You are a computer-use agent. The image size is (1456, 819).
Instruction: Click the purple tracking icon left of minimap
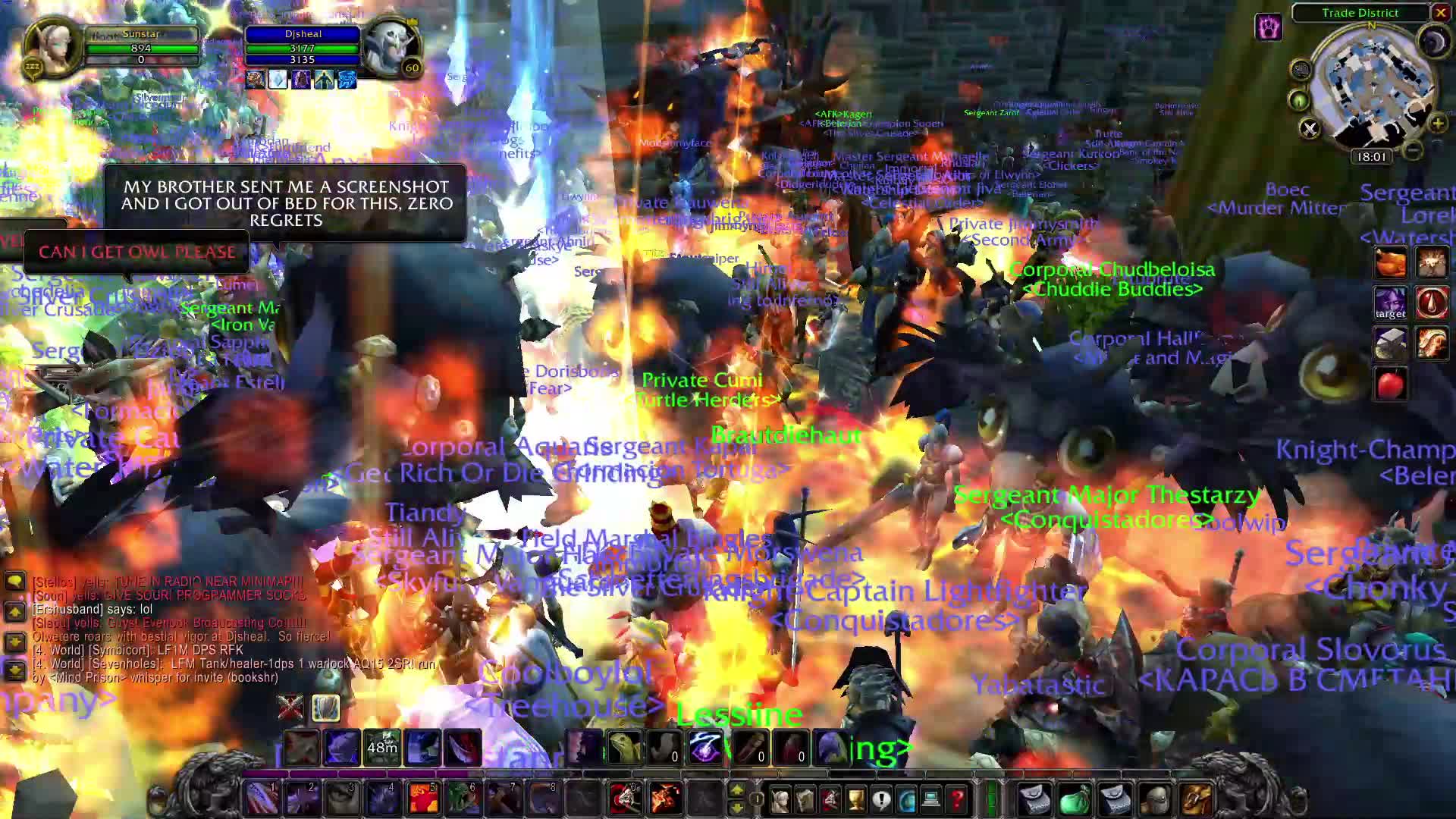tap(1269, 27)
